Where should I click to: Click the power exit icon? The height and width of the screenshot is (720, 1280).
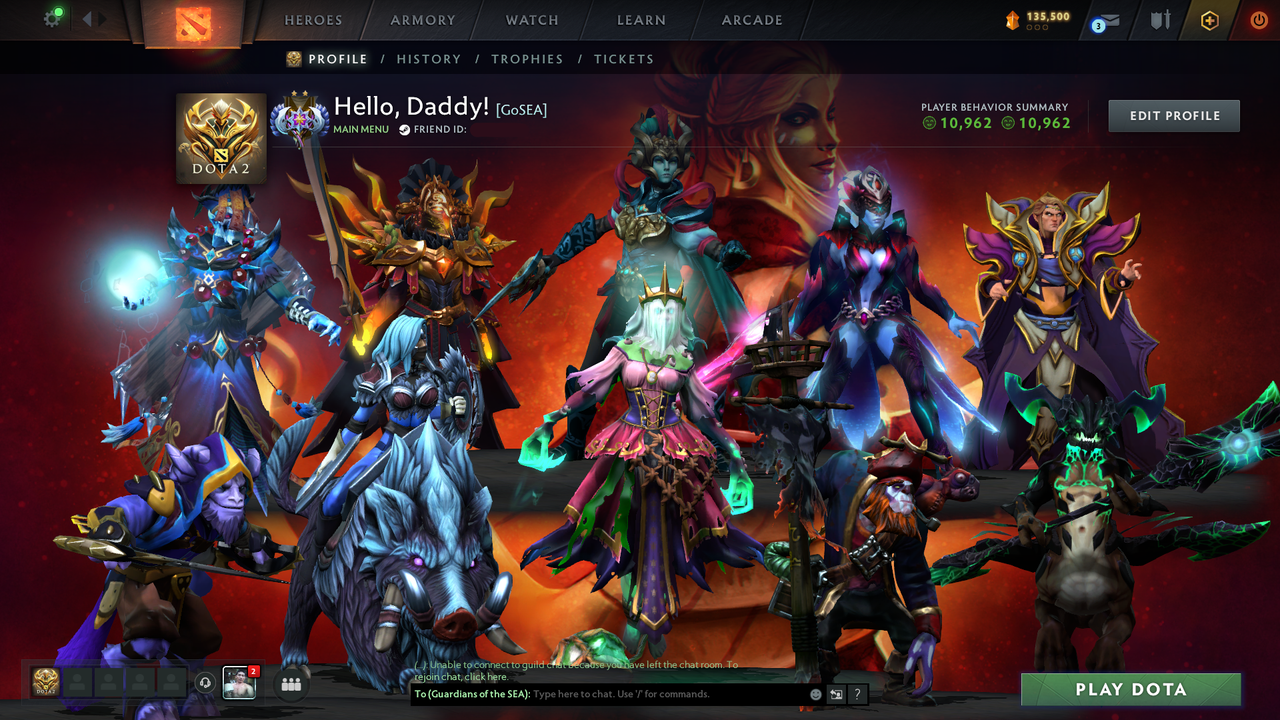pos(1258,19)
